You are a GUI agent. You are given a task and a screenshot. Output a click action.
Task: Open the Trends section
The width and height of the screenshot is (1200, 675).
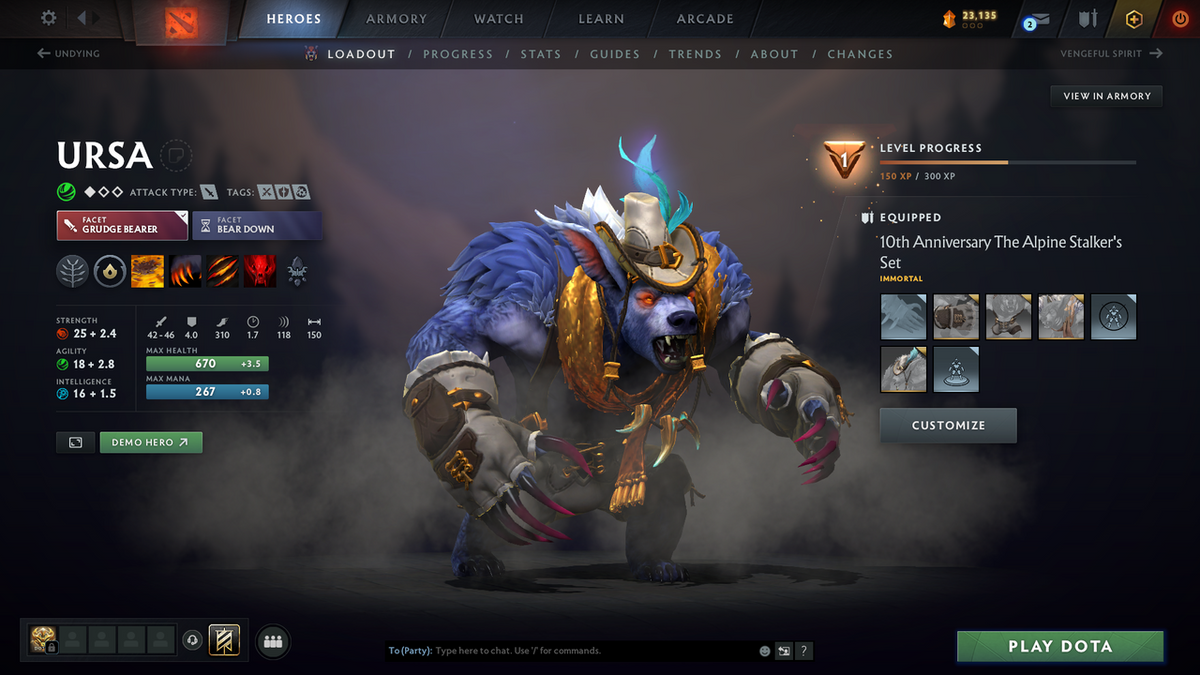(x=694, y=54)
